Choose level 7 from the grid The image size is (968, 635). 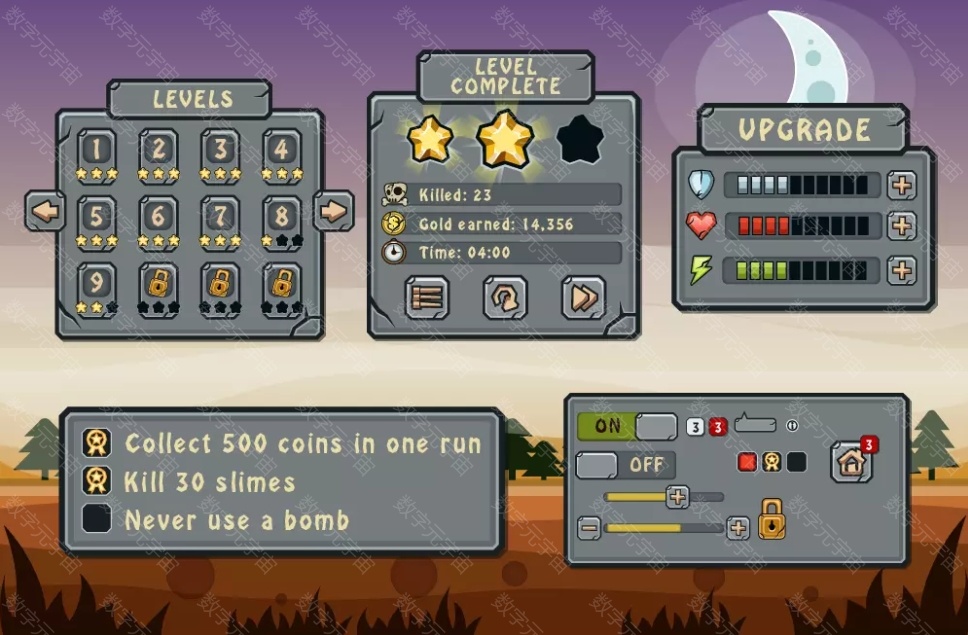(x=220, y=215)
